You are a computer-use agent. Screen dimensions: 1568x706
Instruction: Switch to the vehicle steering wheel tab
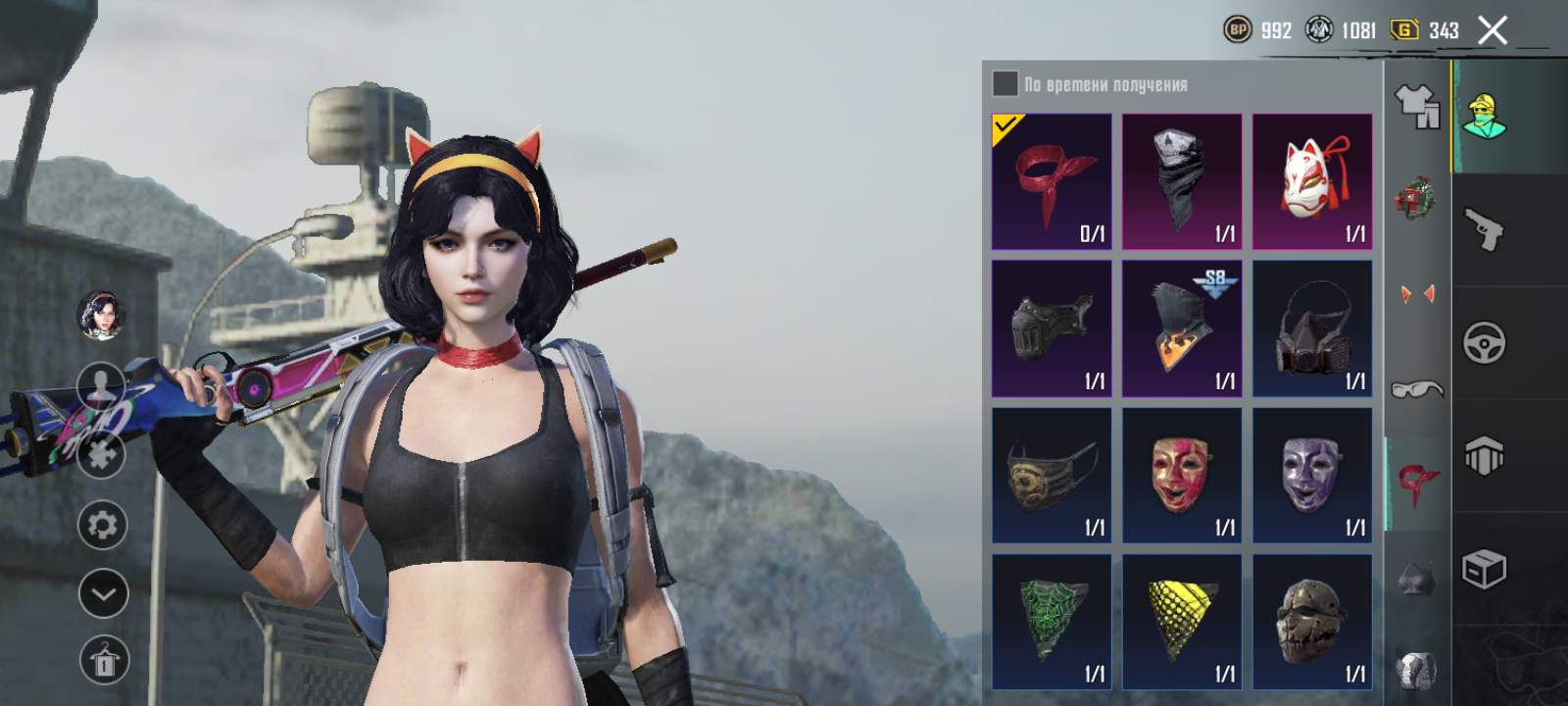1484,343
